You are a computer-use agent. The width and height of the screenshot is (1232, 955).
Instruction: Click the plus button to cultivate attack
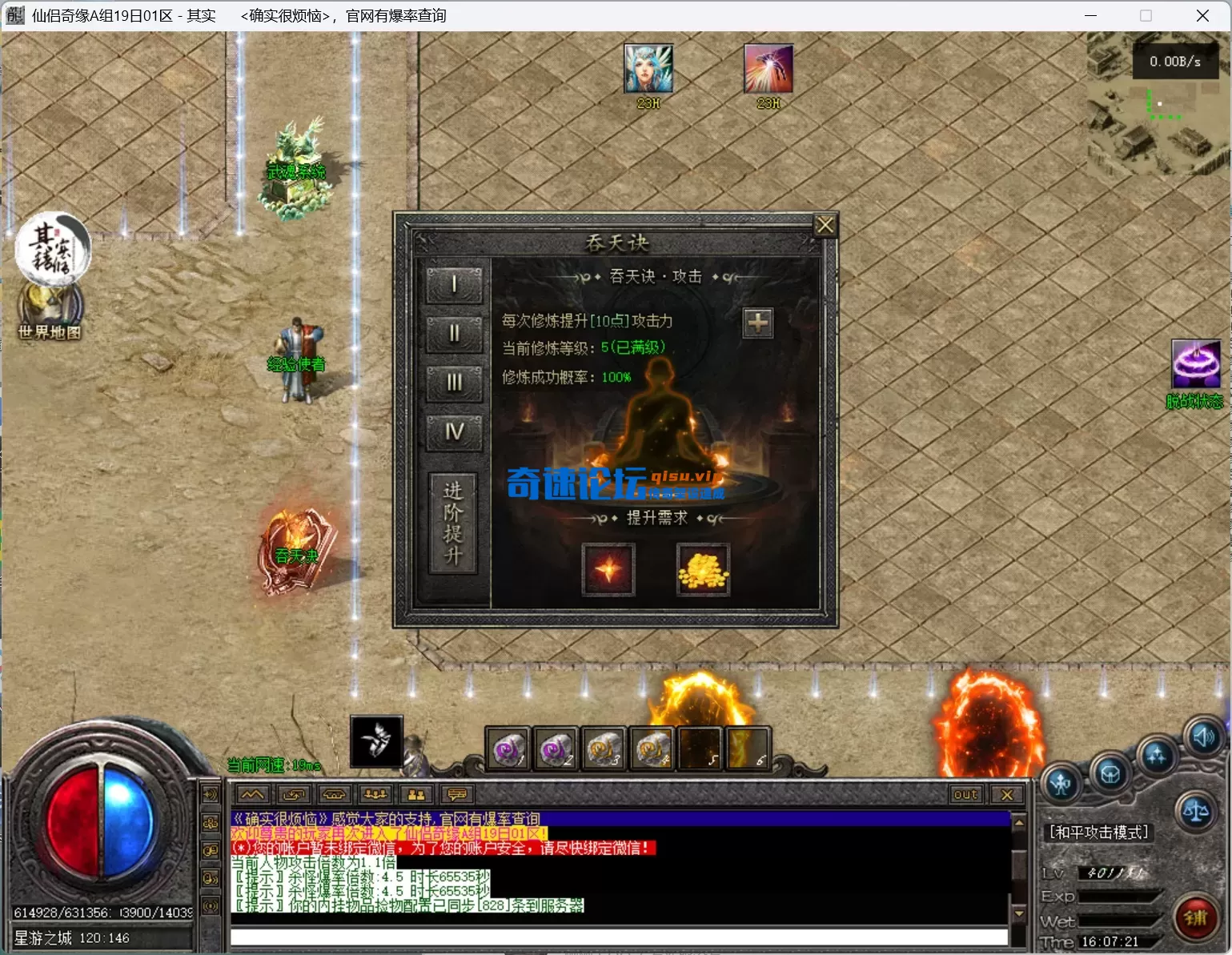tap(757, 323)
